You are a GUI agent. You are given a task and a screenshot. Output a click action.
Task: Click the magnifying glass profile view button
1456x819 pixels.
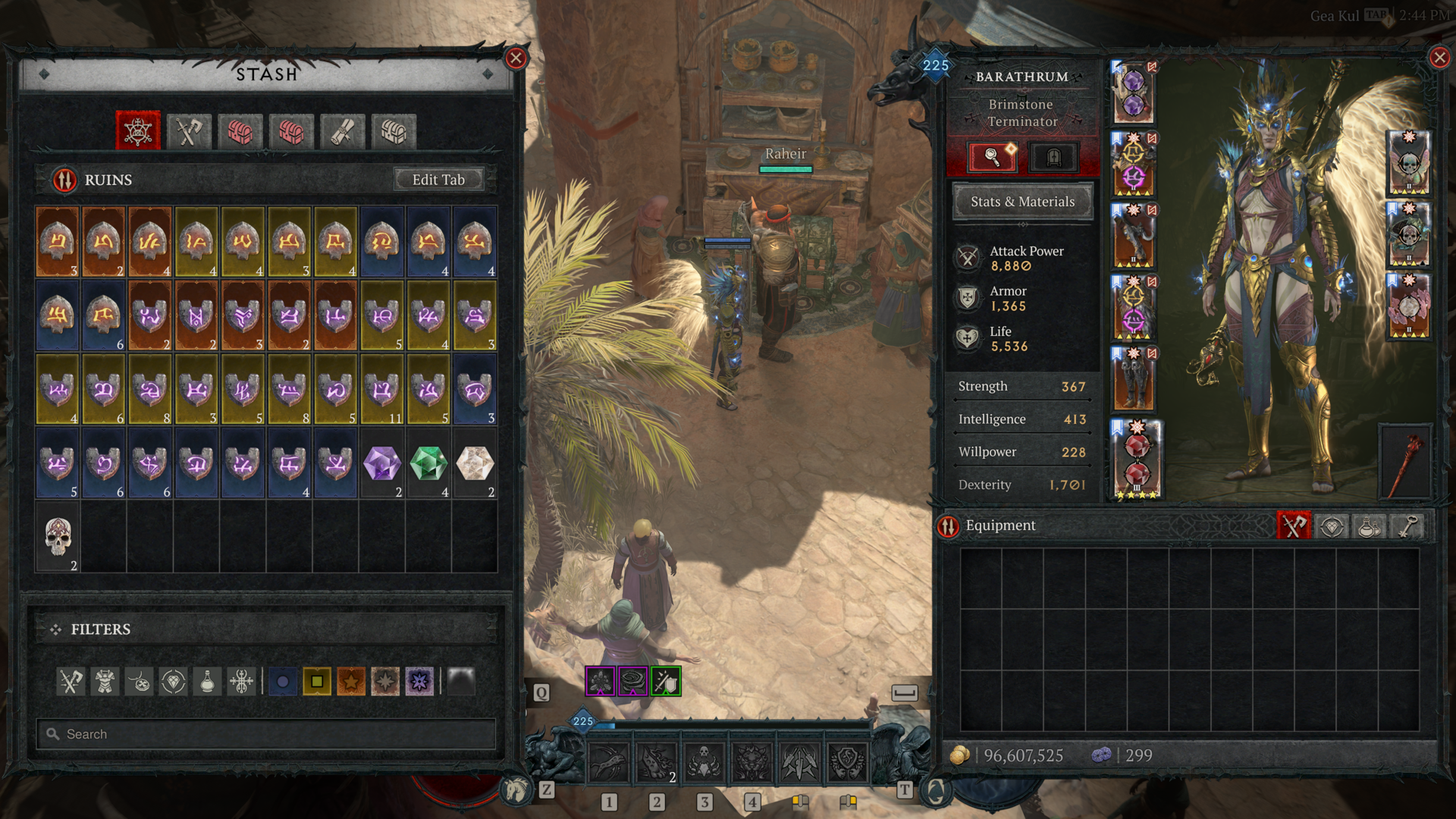(x=992, y=157)
